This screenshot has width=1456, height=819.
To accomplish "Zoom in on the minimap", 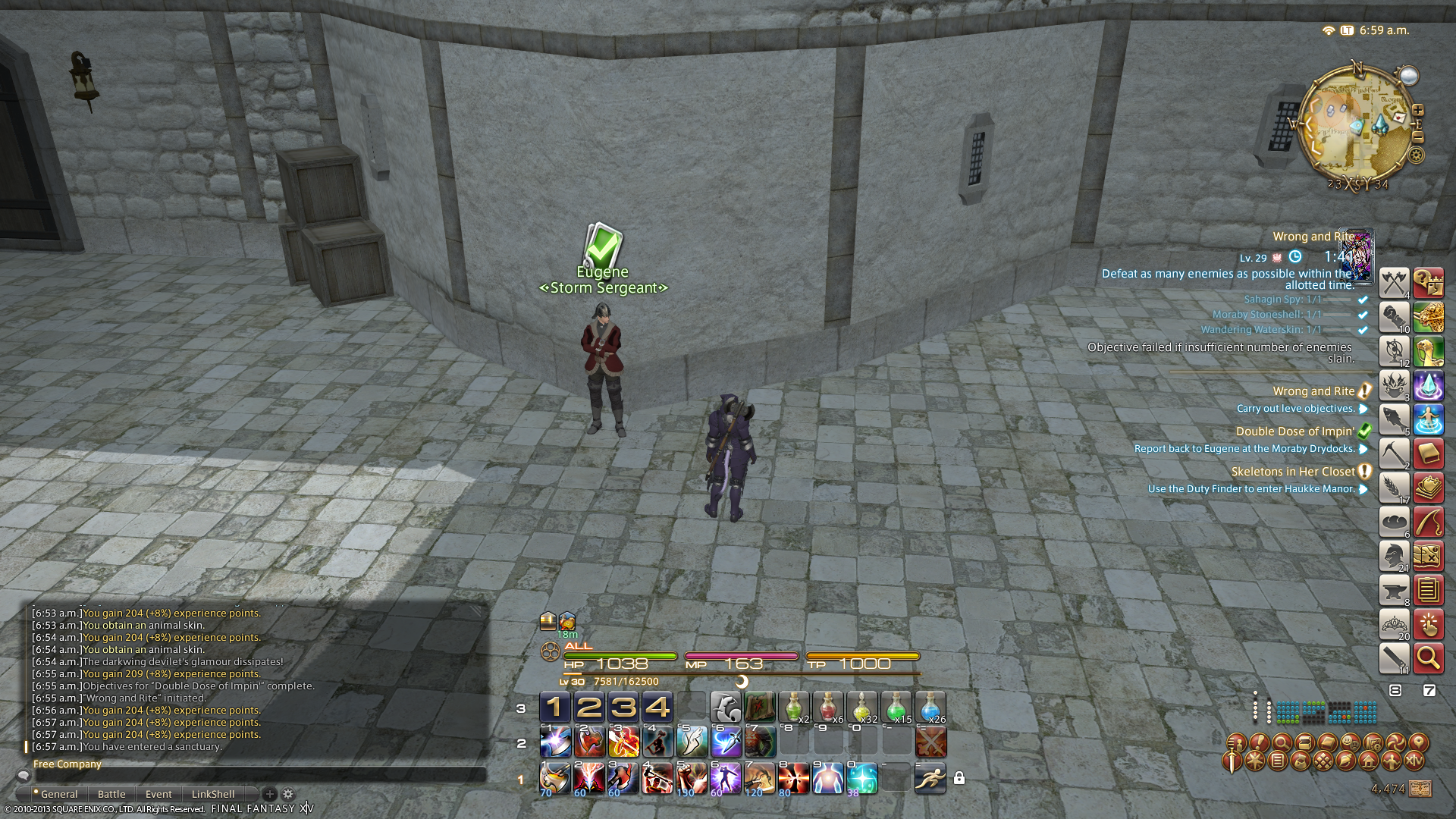I will (x=1417, y=111).
